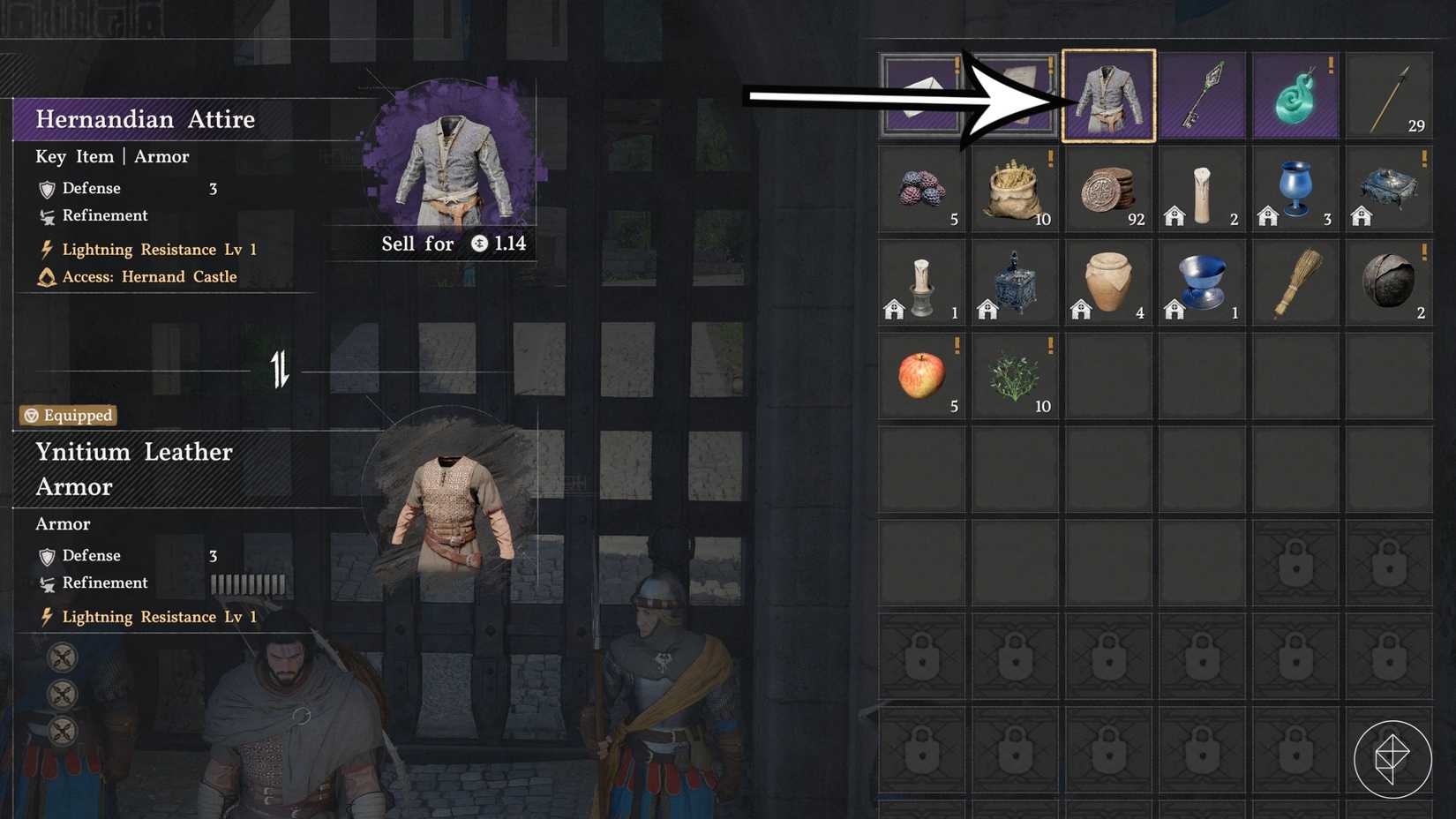Click the Sell for 1.14 button

pyautogui.click(x=441, y=244)
